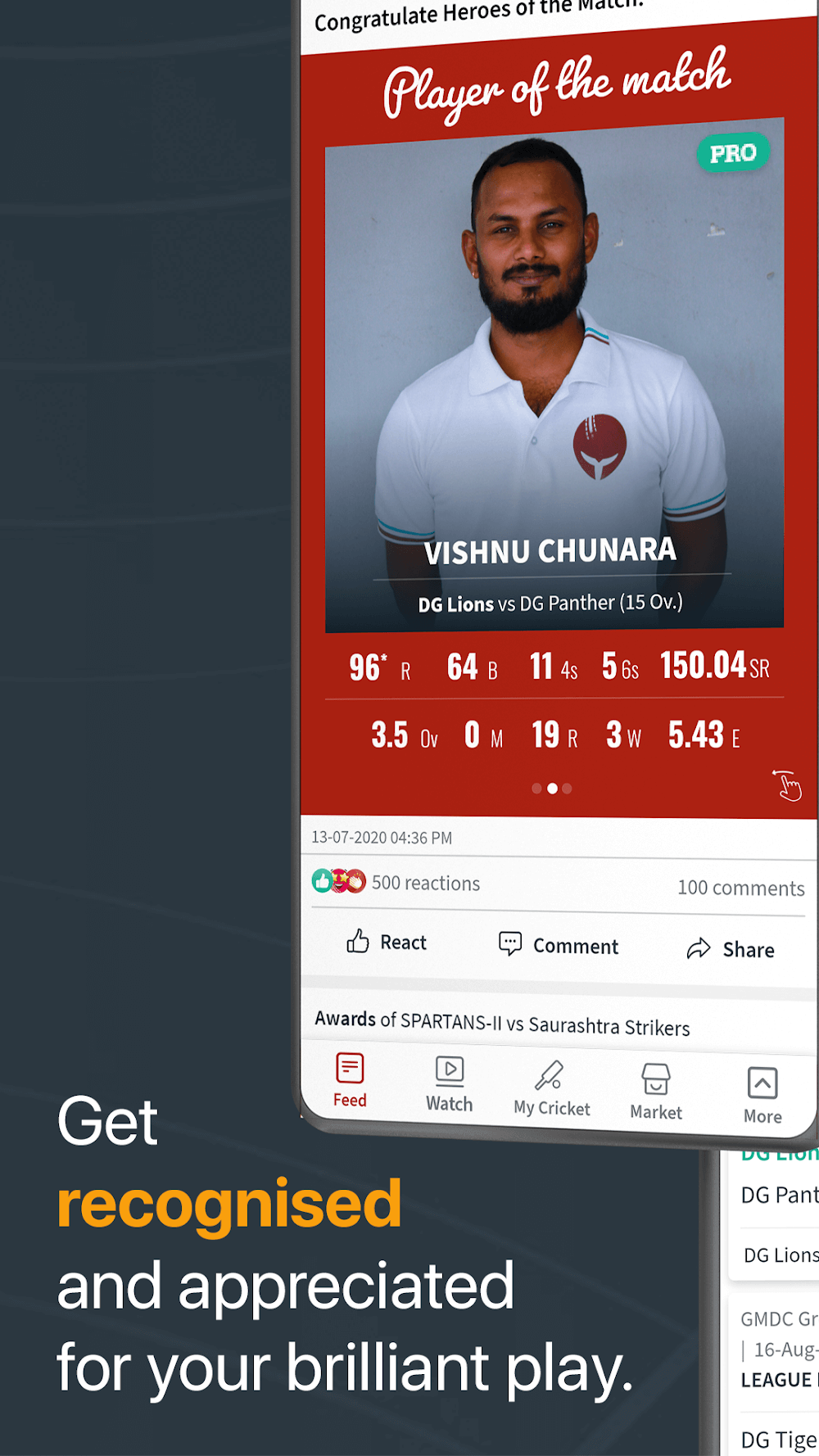React to the Player of the Match post

387,942
